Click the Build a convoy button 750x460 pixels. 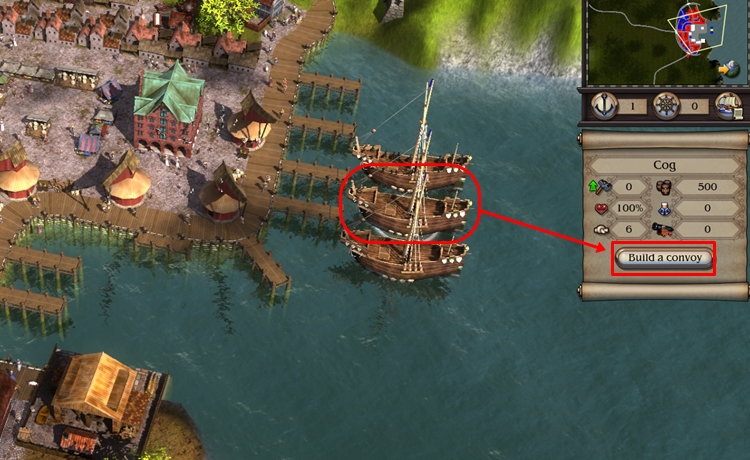tap(664, 258)
